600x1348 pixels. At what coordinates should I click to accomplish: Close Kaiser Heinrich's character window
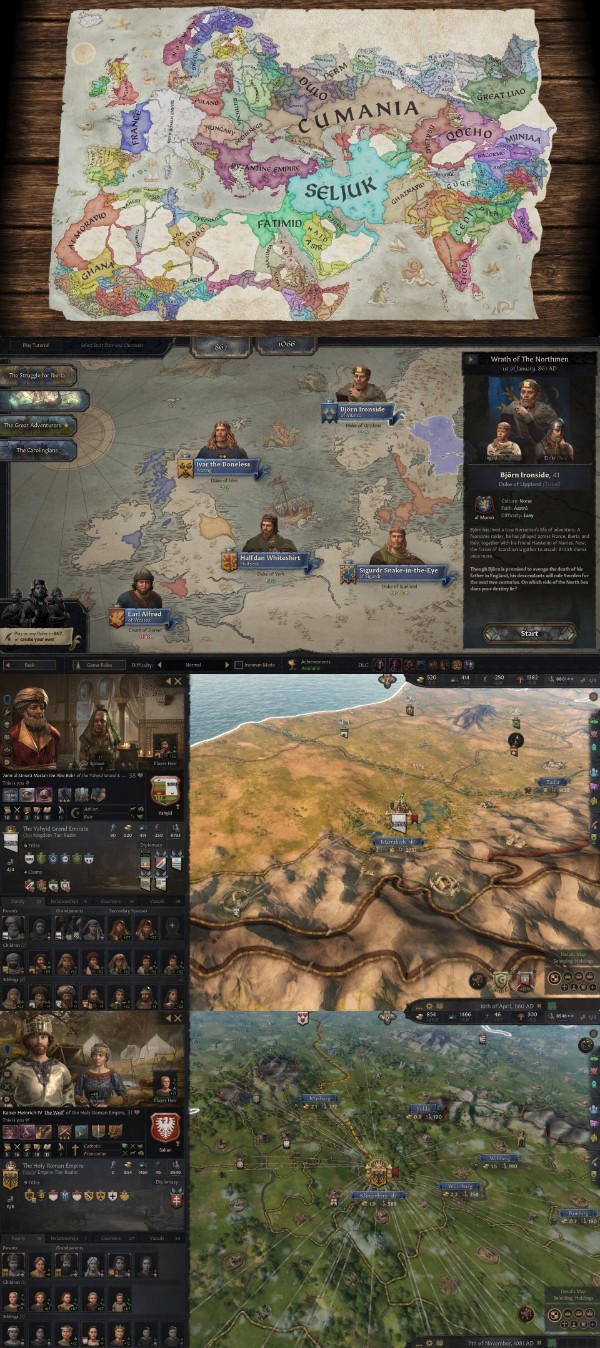point(178,1018)
